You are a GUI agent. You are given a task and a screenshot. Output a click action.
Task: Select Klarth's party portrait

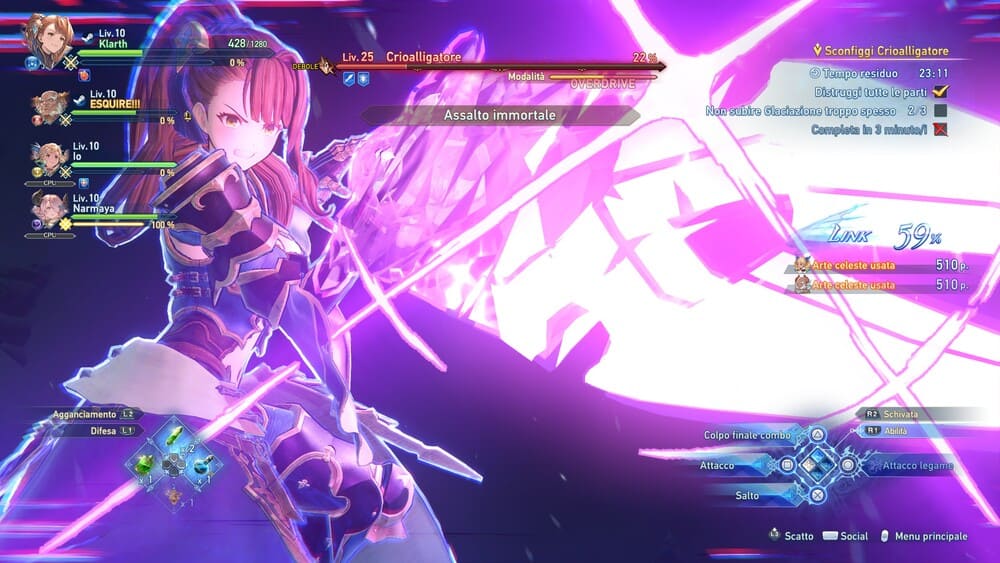coord(43,42)
